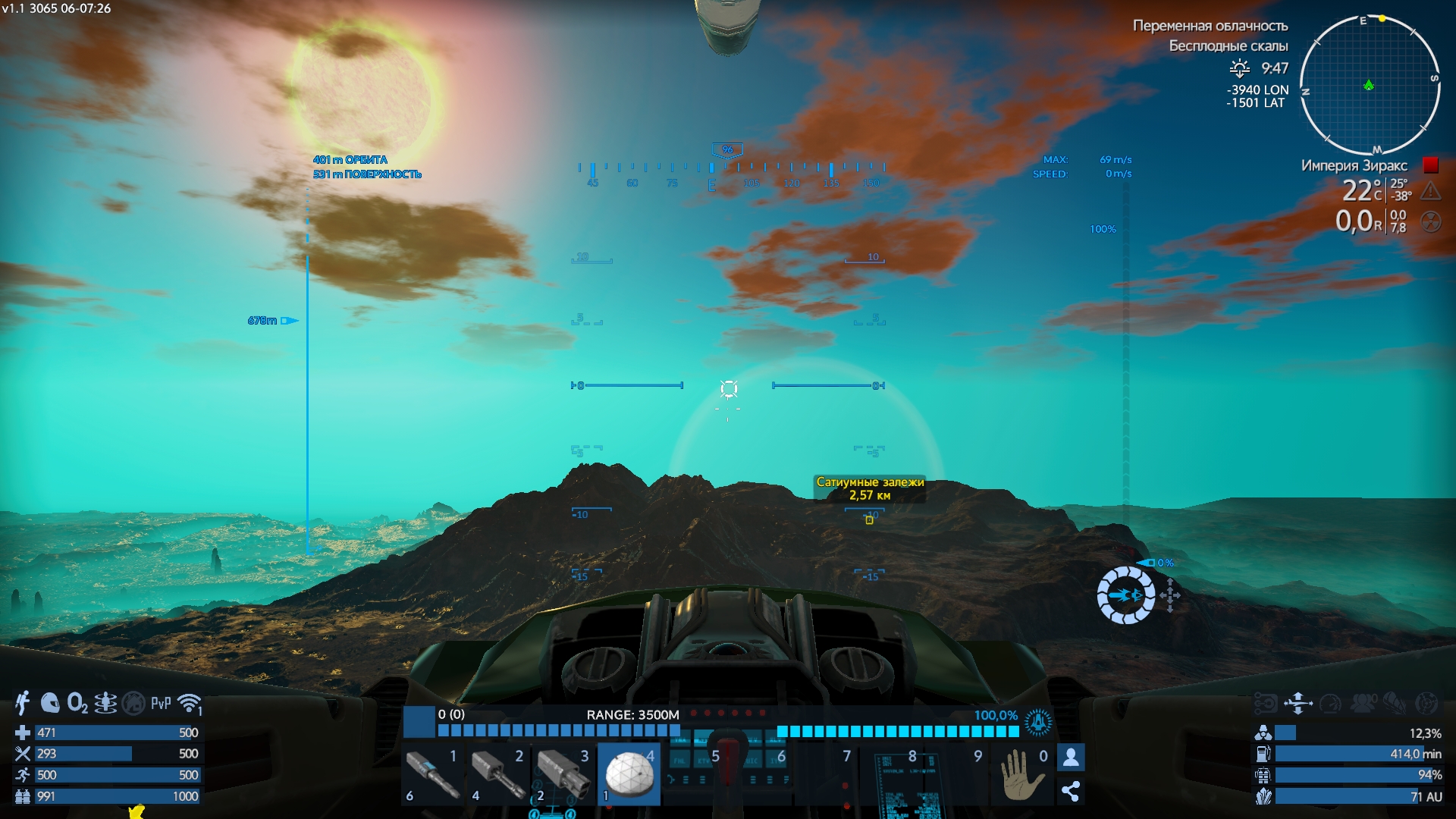Toggle the jetpack status icon

point(23,703)
